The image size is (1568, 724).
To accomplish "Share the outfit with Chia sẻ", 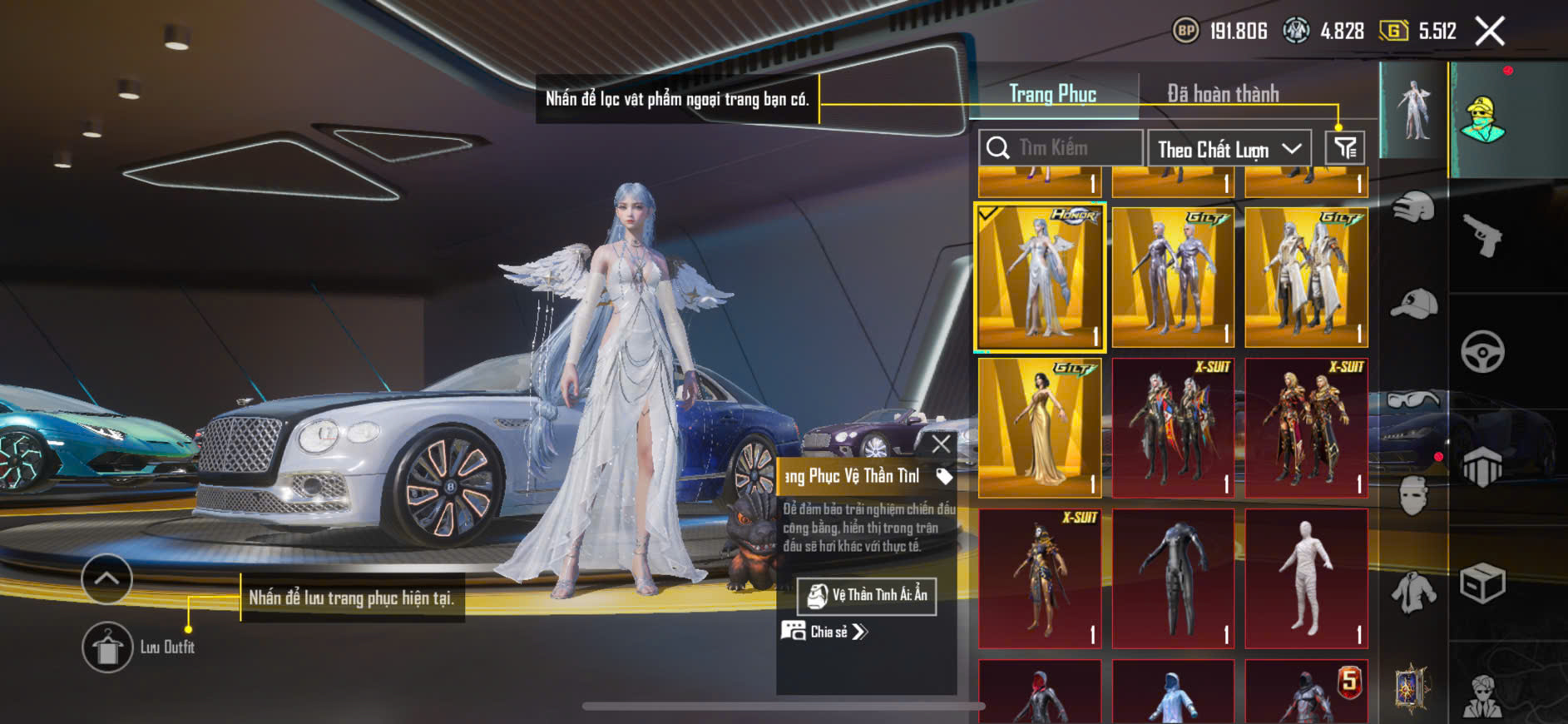I will pos(824,632).
